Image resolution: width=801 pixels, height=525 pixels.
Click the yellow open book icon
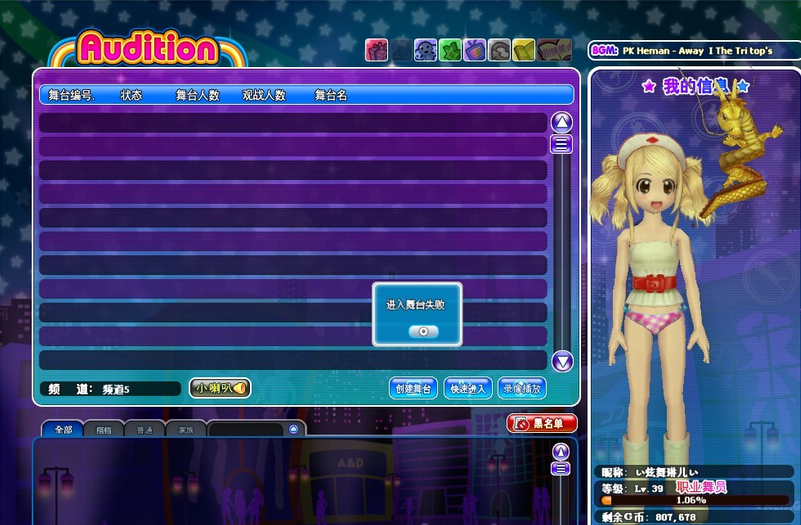click(524, 50)
